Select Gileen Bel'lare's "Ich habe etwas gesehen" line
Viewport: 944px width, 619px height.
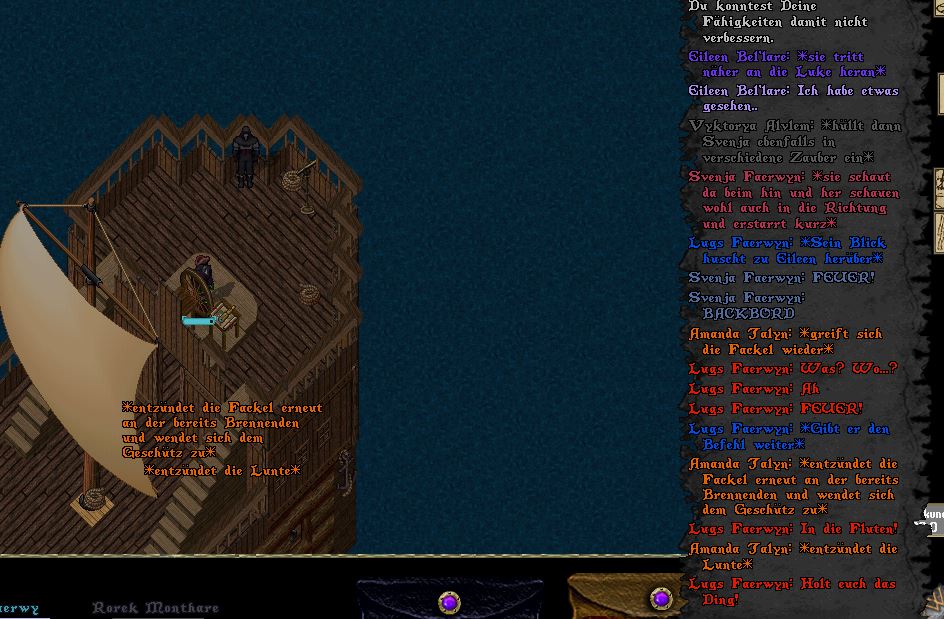tap(793, 98)
